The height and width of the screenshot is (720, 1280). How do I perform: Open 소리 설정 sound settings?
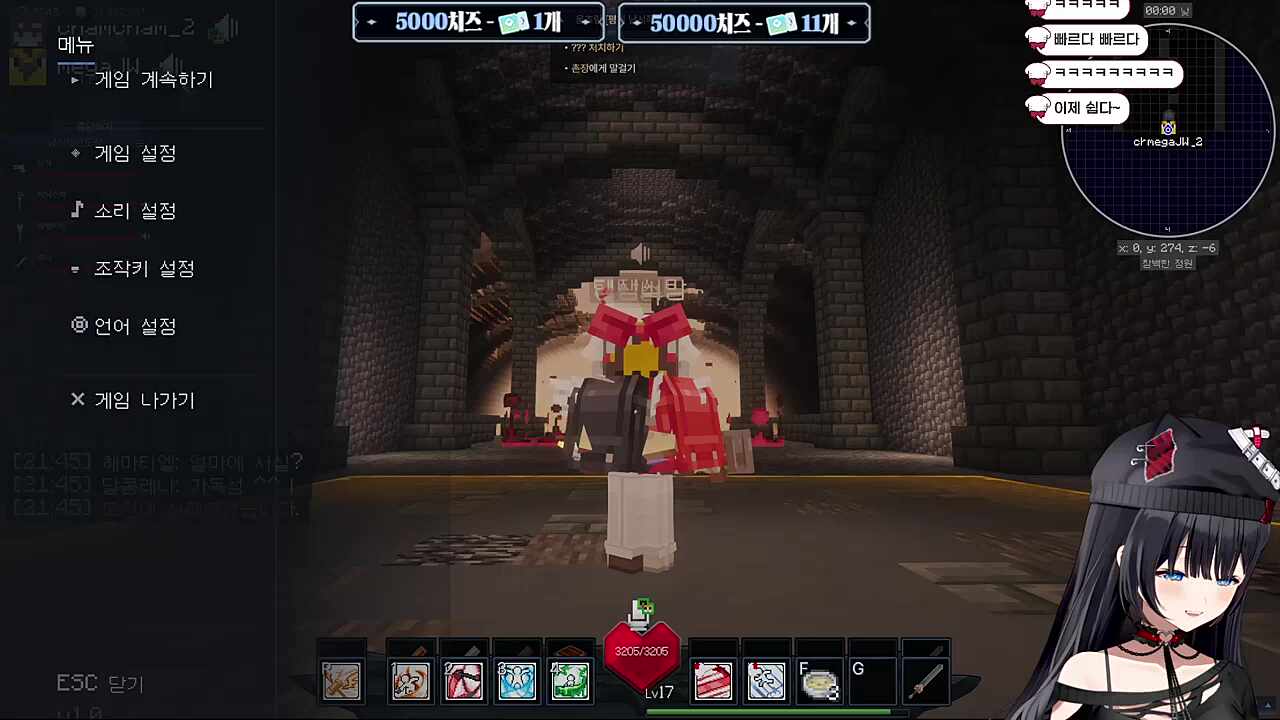coord(135,211)
